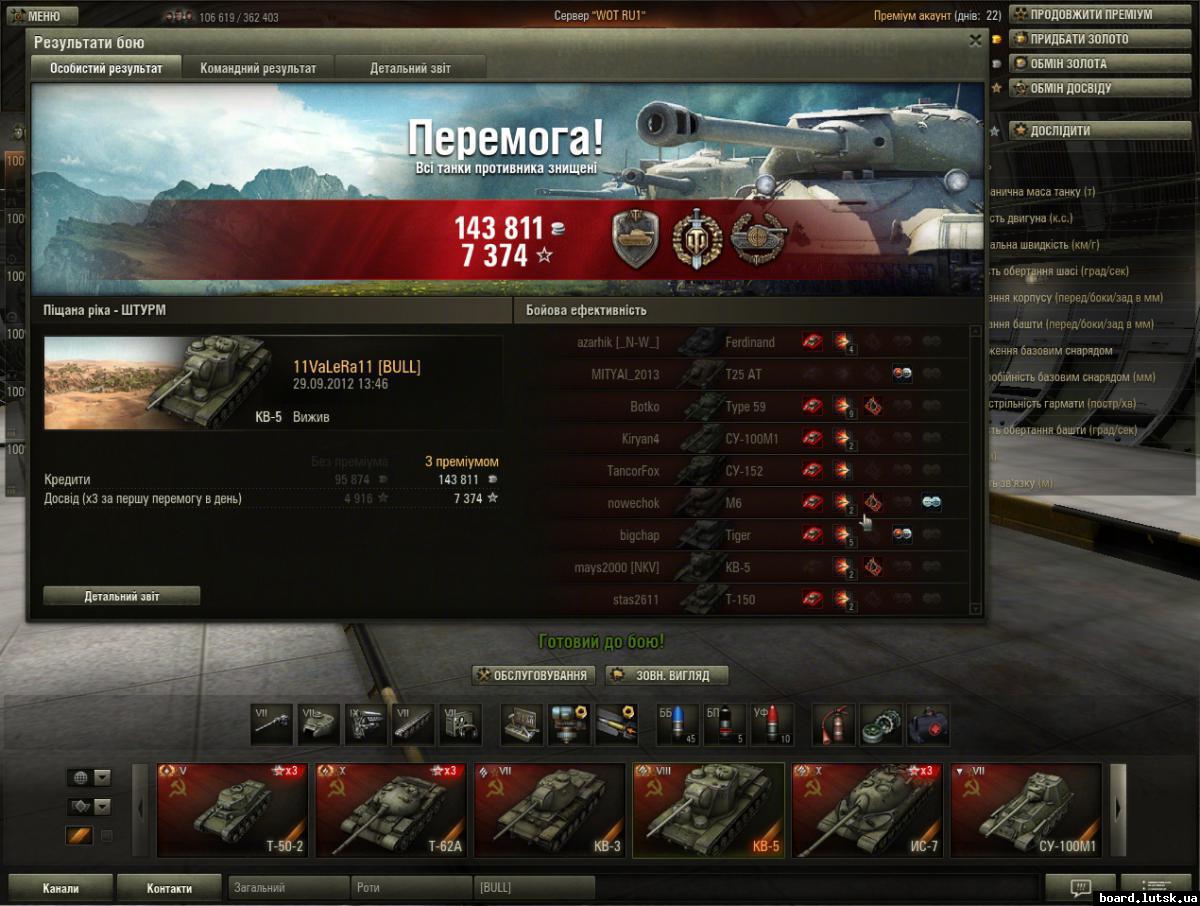Close the battle results window
The height and width of the screenshot is (906, 1200).
[975, 41]
